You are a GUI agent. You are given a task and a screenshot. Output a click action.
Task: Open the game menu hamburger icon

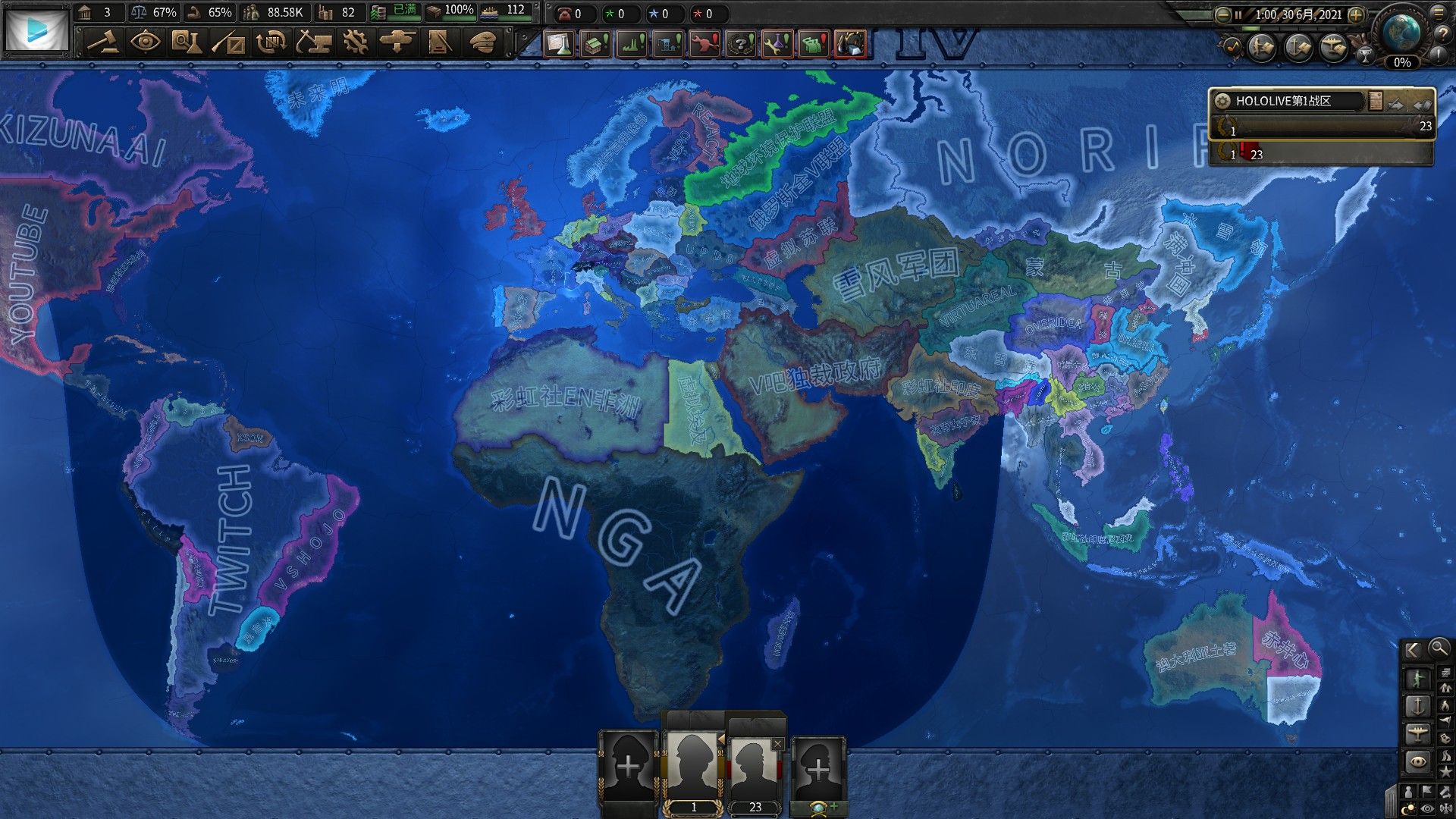point(1439,13)
